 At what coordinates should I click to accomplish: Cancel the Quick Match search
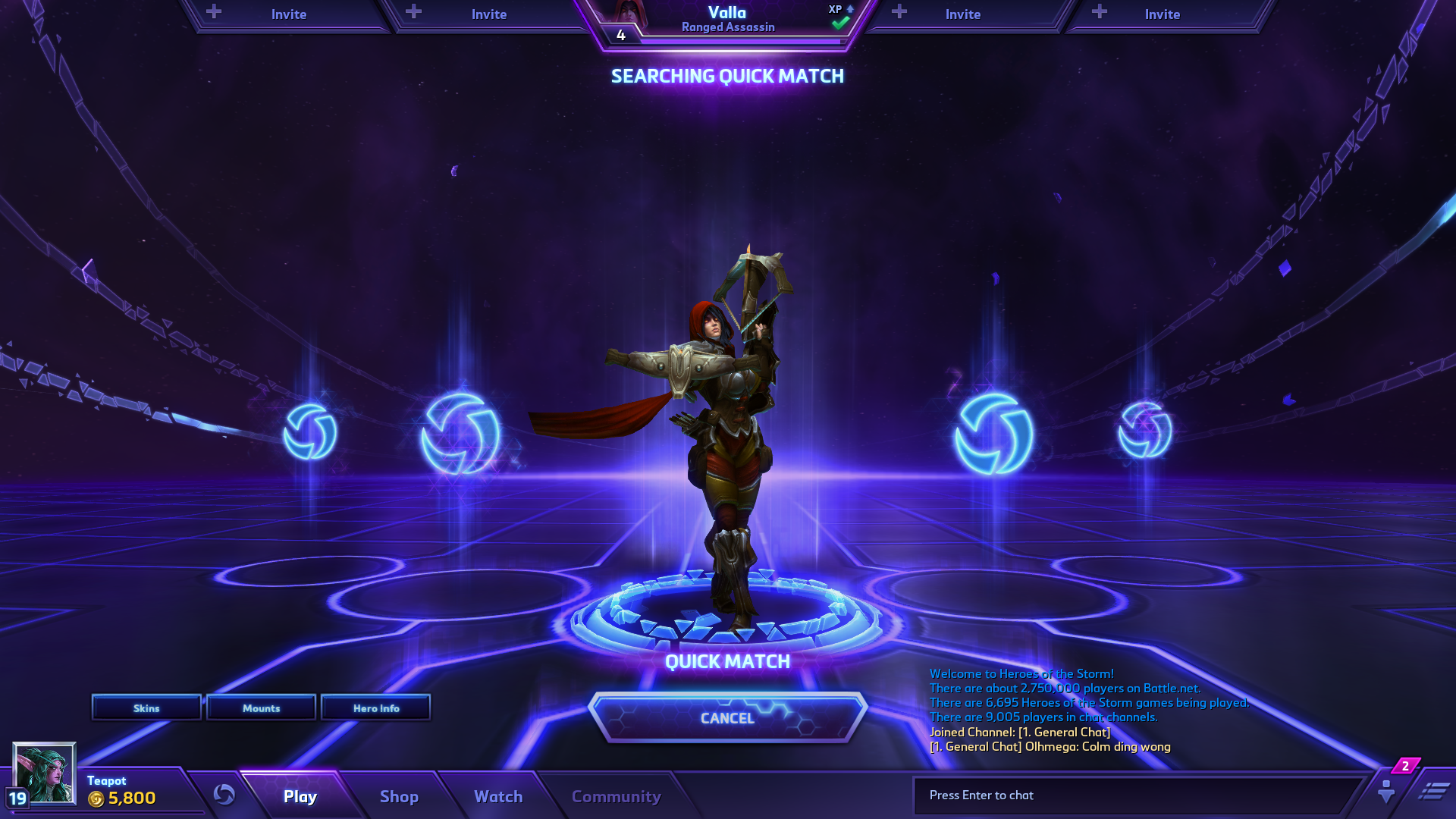727,717
